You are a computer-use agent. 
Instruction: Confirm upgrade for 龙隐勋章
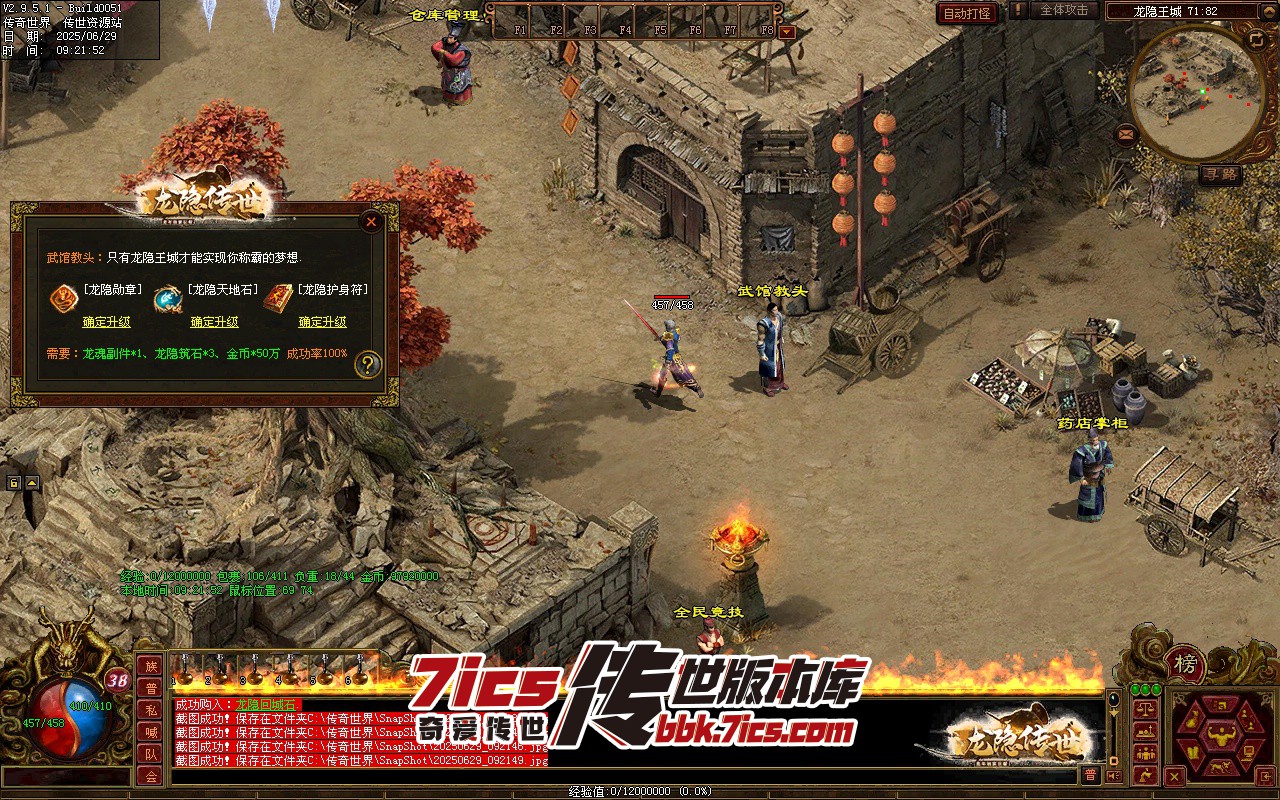point(106,322)
